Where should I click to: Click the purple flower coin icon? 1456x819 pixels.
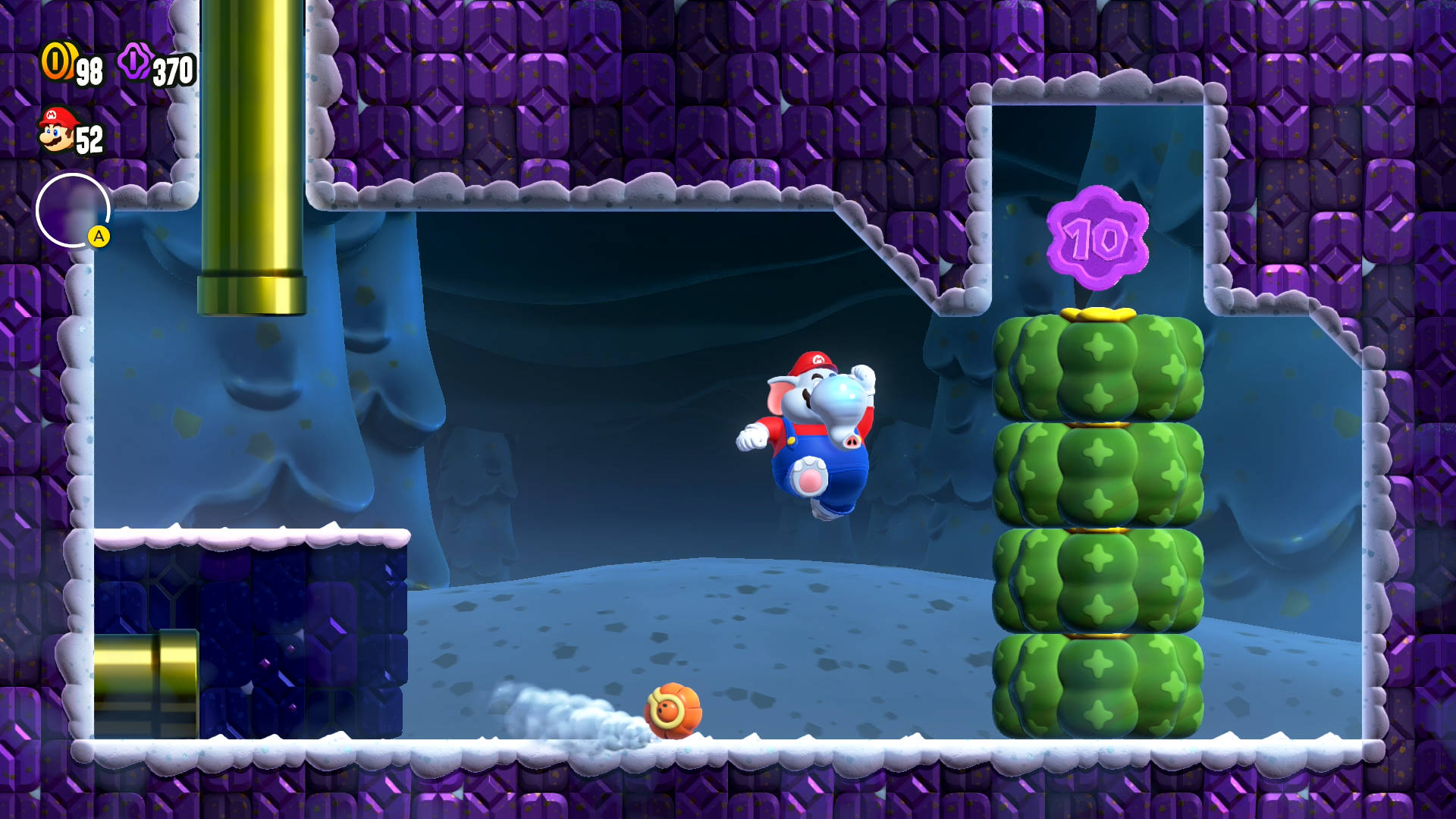[135, 61]
